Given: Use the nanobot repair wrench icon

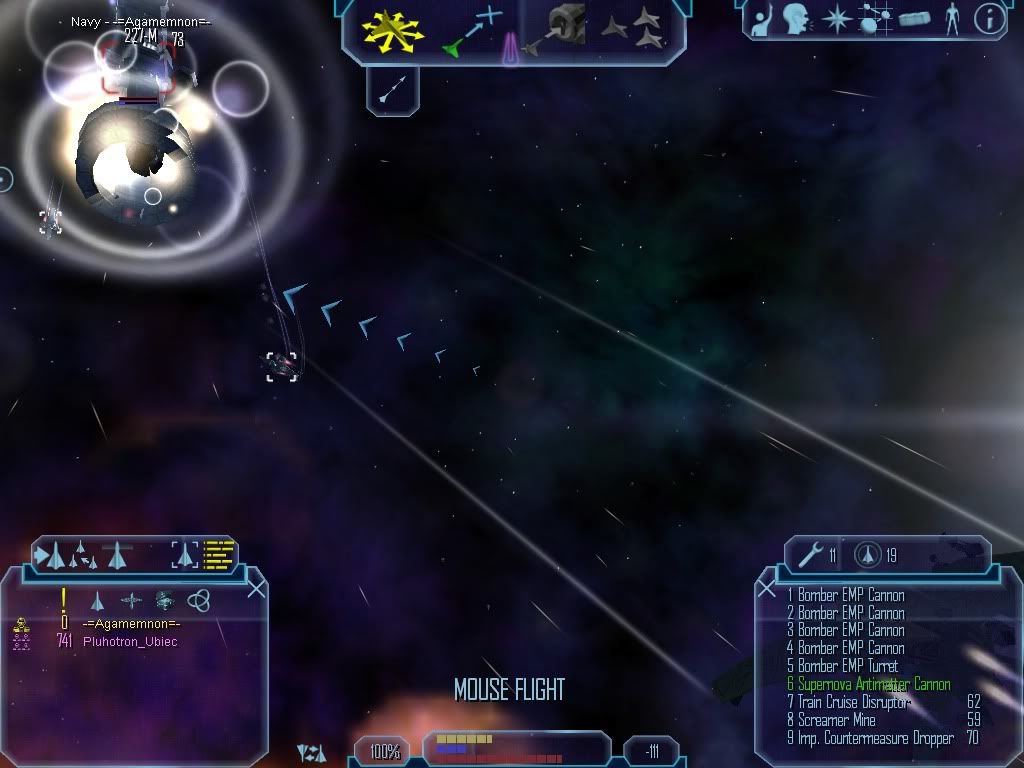Looking at the screenshot, I should (810, 555).
